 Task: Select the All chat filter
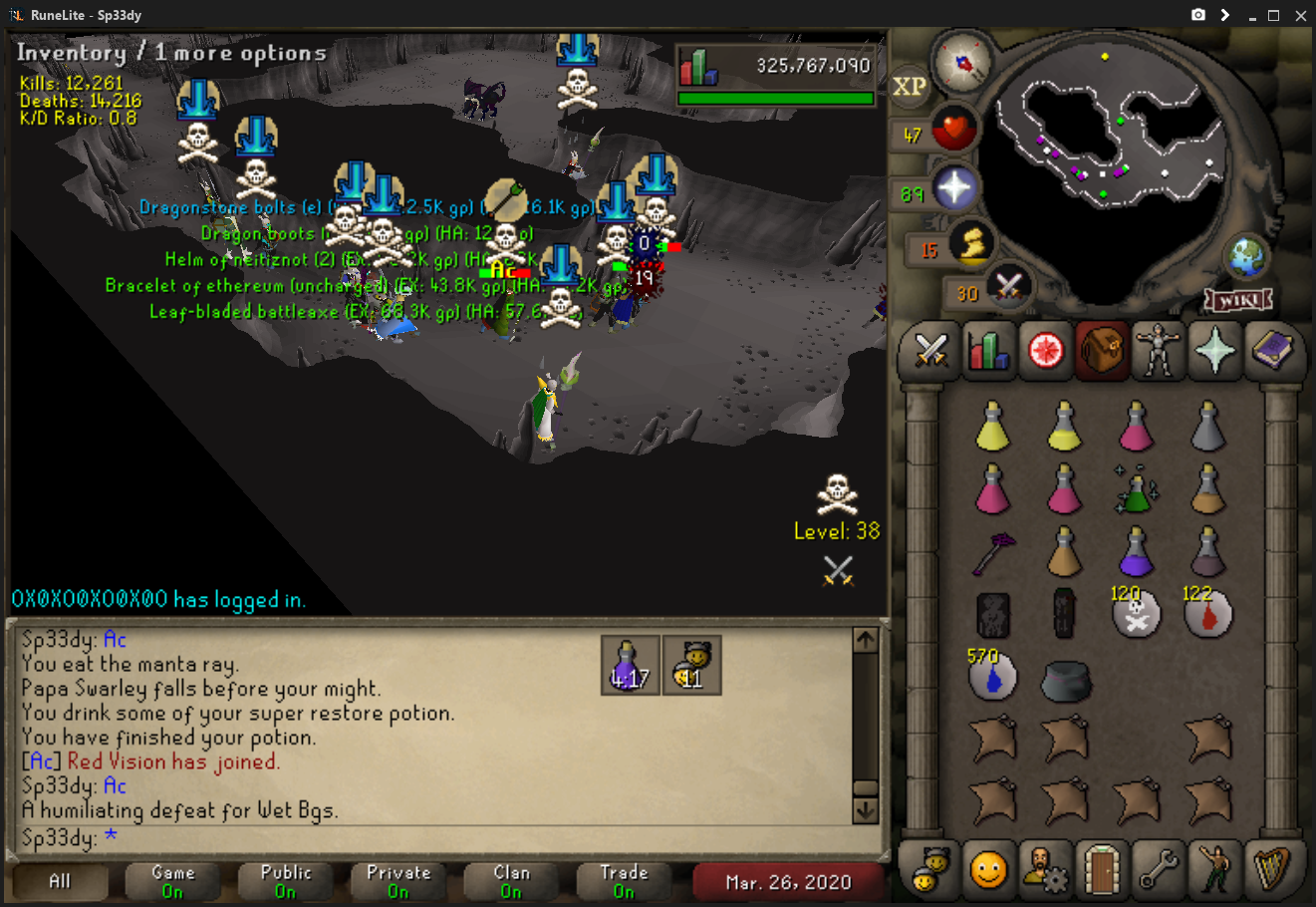[x=60, y=881]
